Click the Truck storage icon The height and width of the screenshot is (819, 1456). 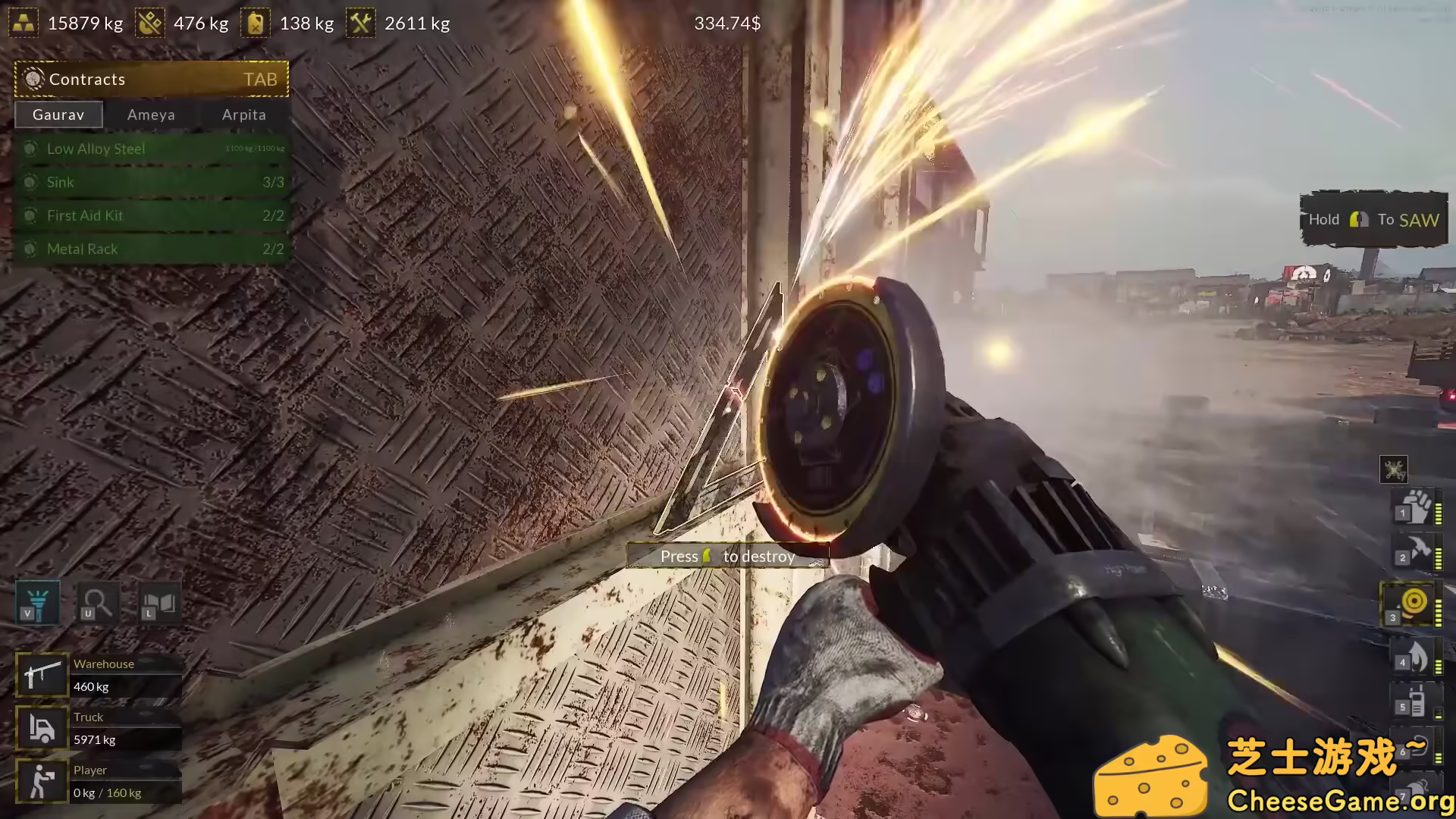click(x=42, y=727)
